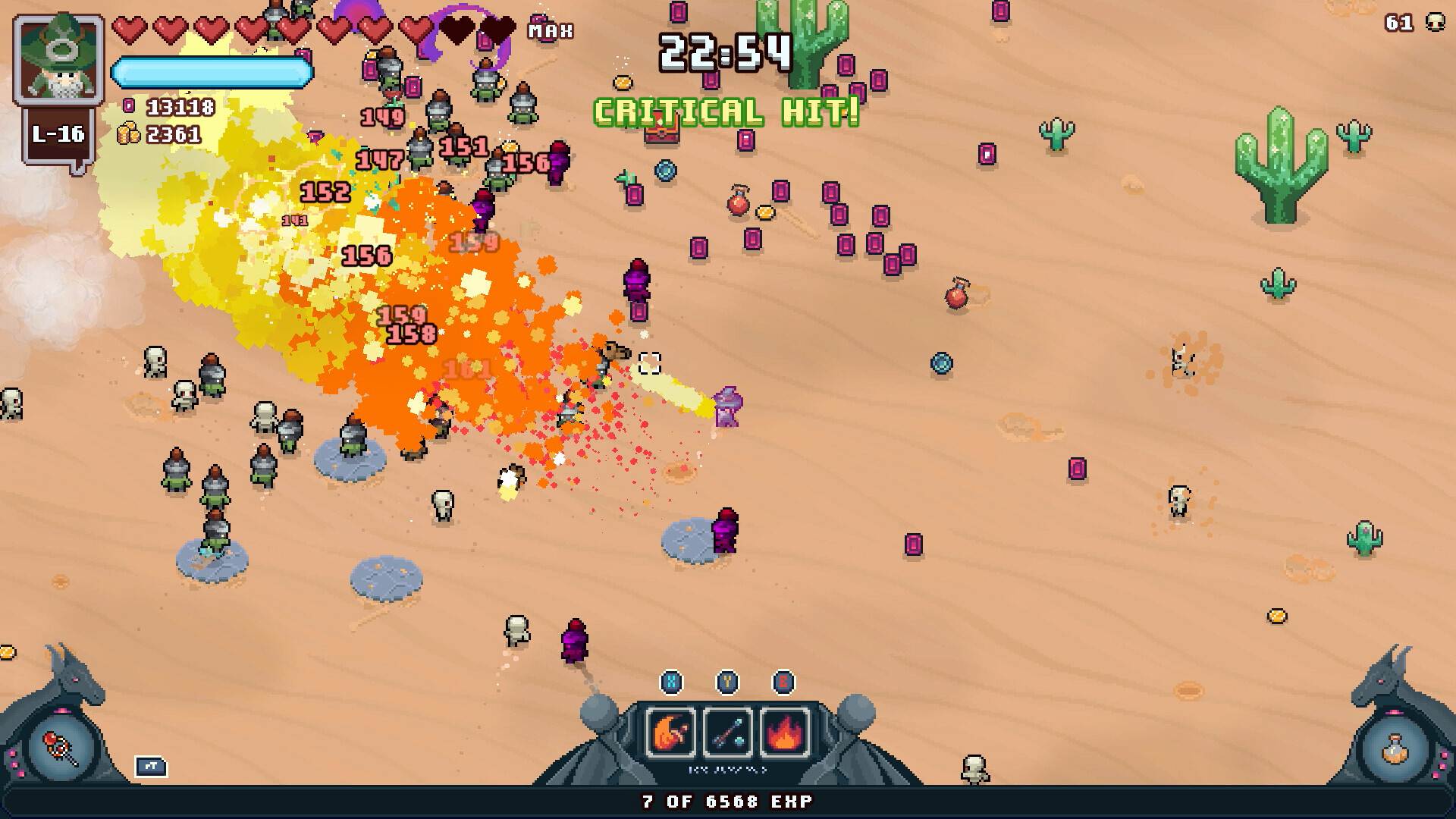Image resolution: width=1456 pixels, height=819 pixels.
Task: Click the CRITICAL HIT! text banner
Action: (725, 111)
